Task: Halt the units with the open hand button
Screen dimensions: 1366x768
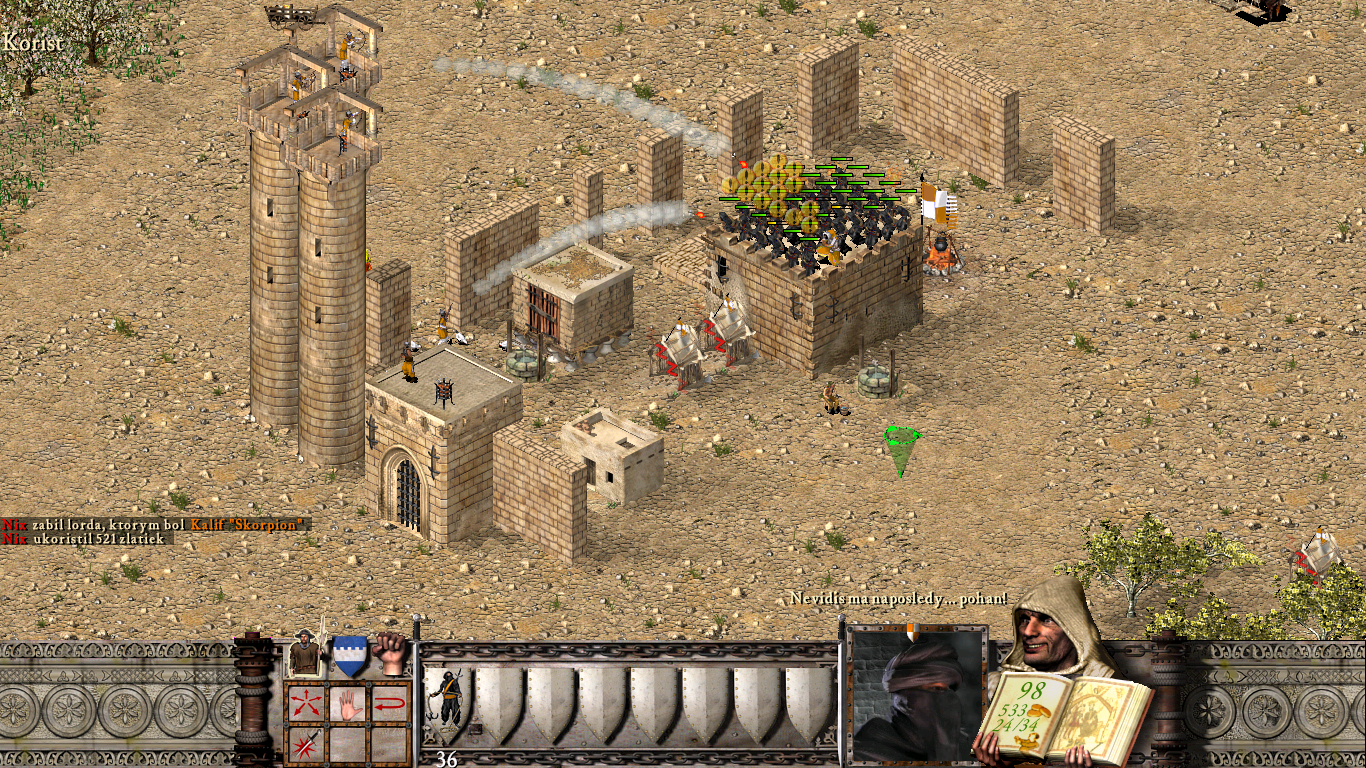Action: coord(346,703)
